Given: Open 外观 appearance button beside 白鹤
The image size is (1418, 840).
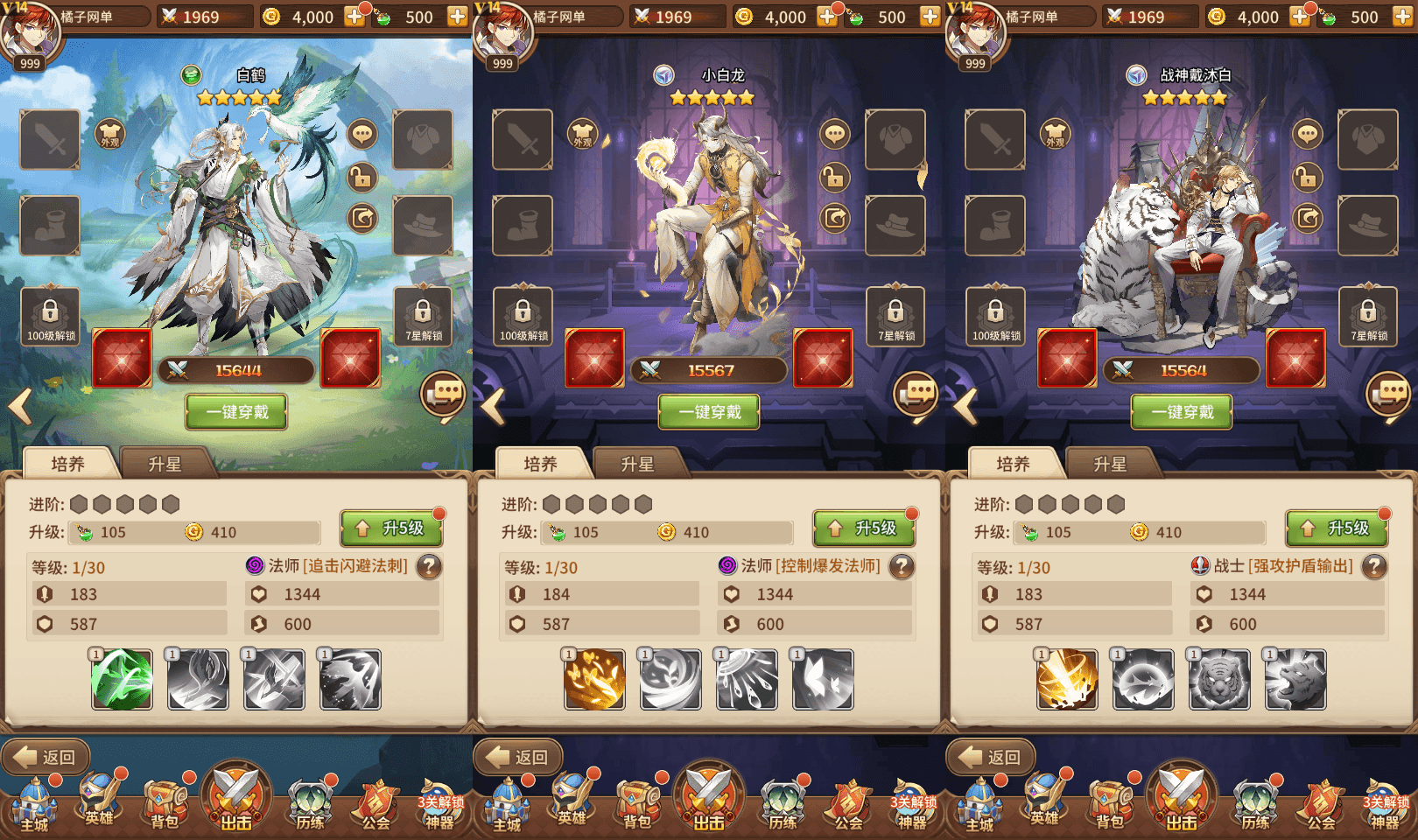Looking at the screenshot, I should click(x=110, y=134).
